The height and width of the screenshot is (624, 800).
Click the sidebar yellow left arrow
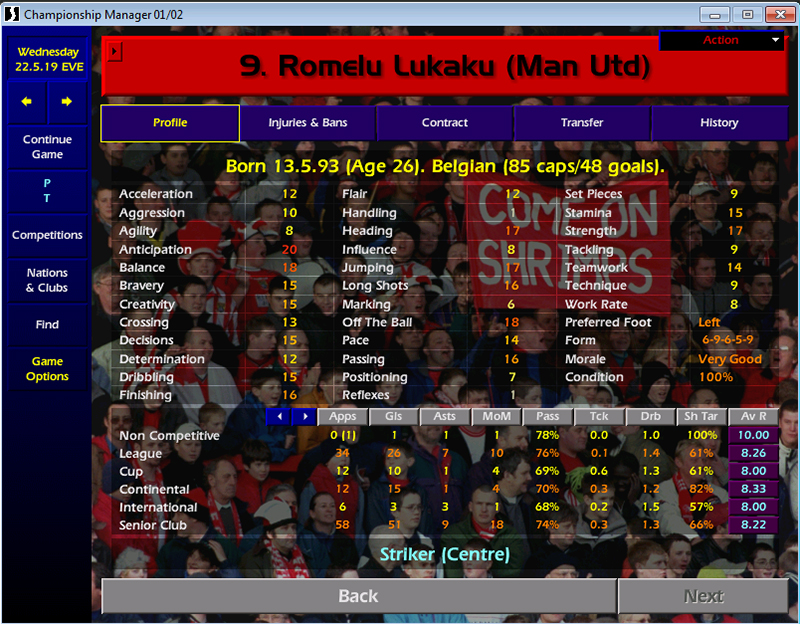coord(27,102)
